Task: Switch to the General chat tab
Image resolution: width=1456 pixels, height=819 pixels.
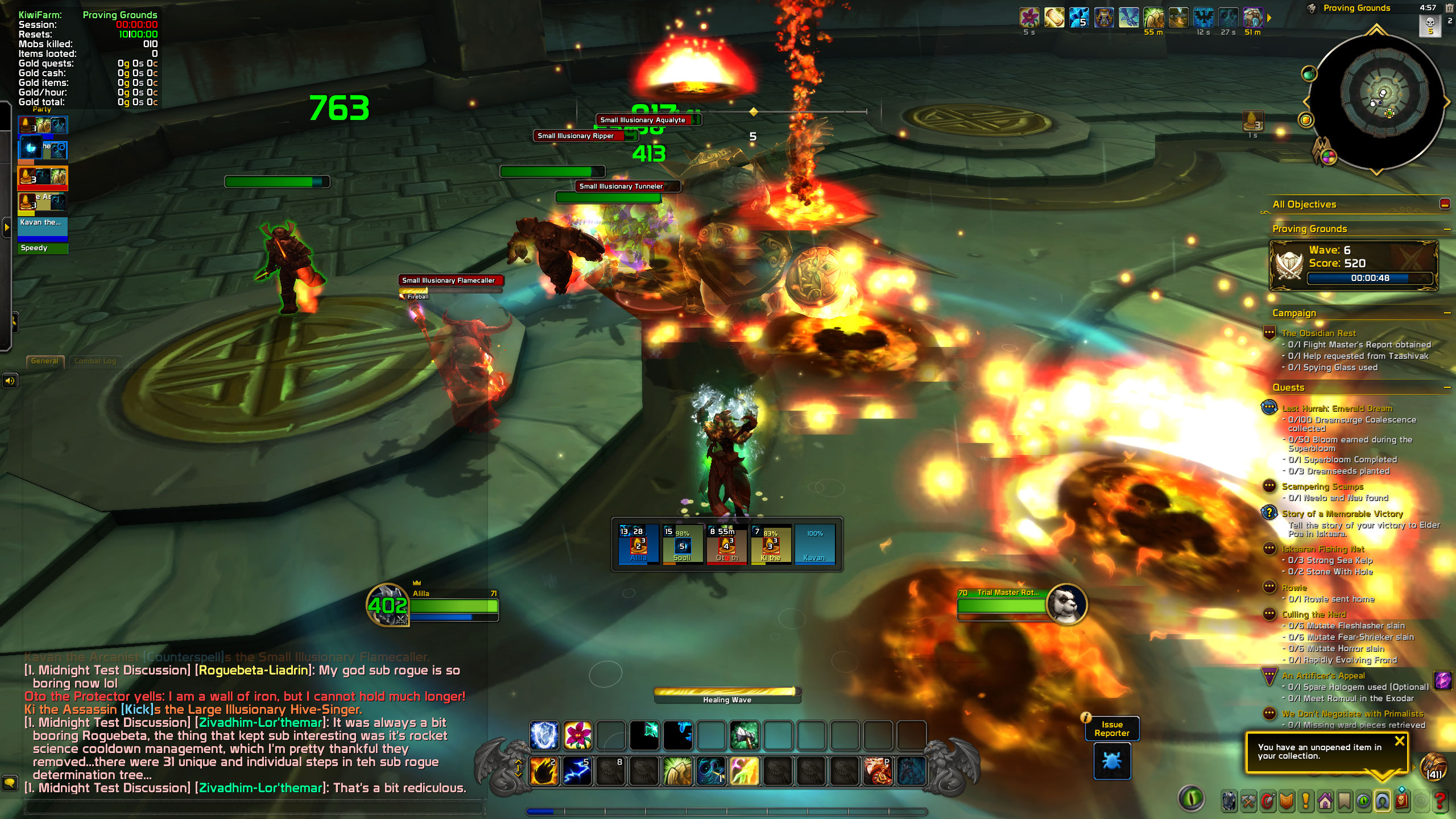Action: point(45,361)
